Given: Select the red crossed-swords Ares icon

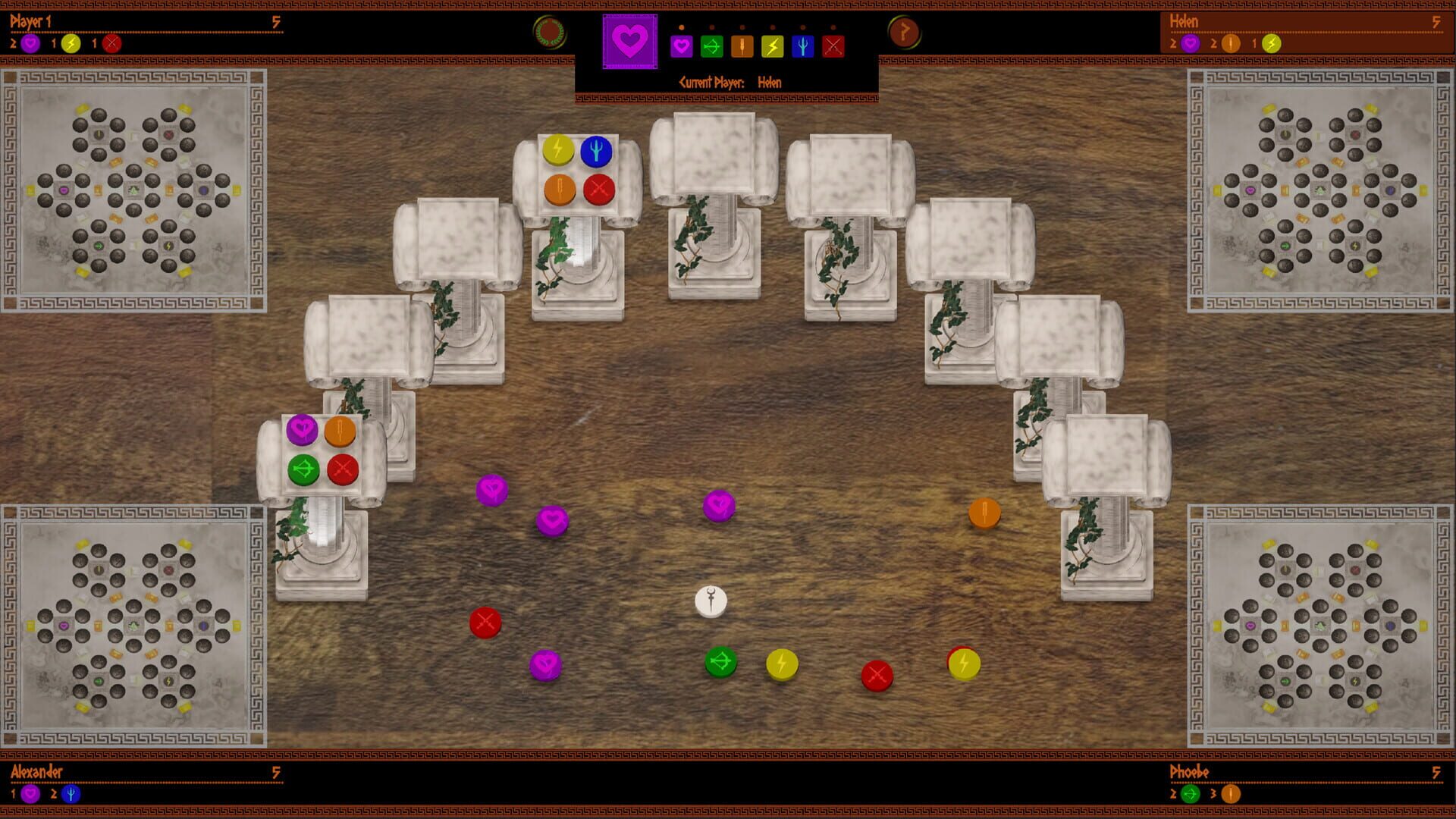Looking at the screenshot, I should click(833, 45).
